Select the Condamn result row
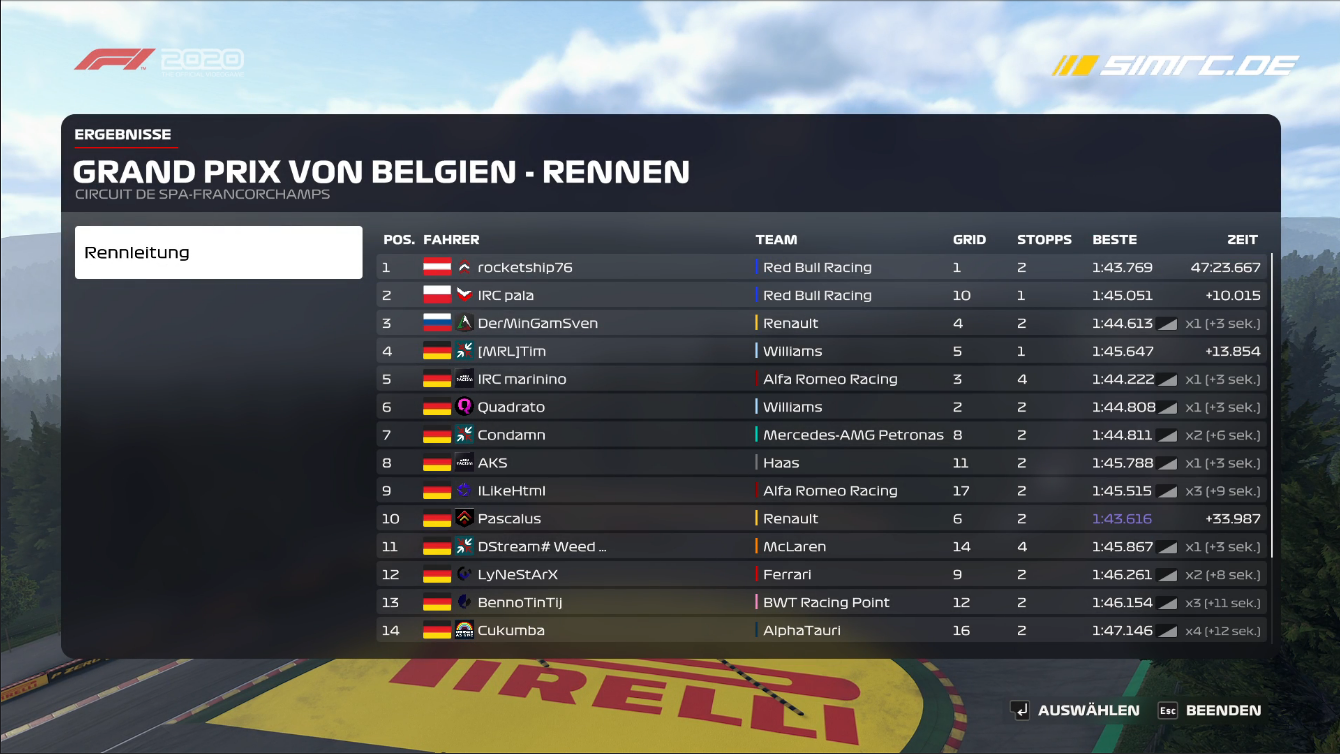Image resolution: width=1340 pixels, height=754 pixels. click(820, 435)
